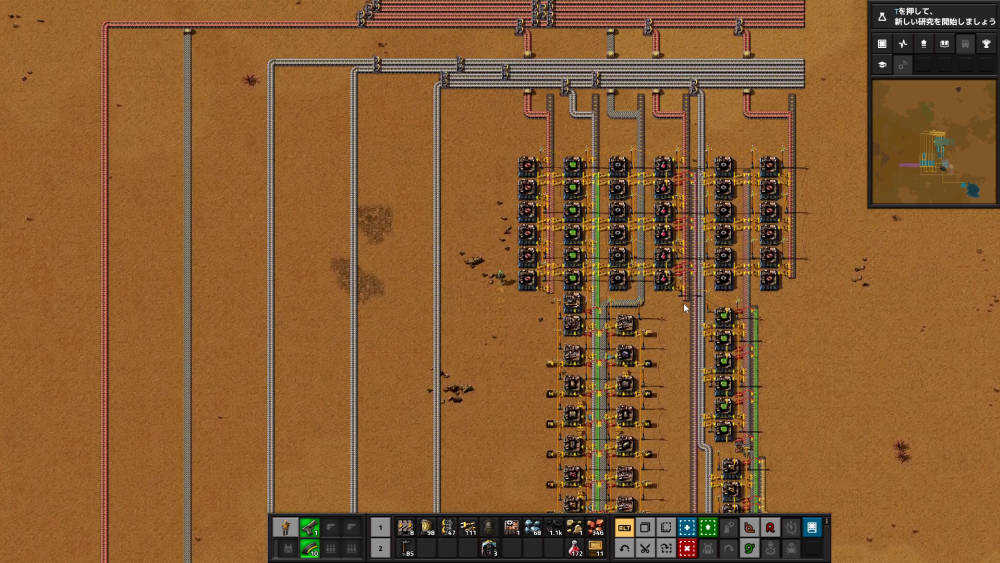Click the minimap
Screen dimensions: 1000x563
[932, 140]
